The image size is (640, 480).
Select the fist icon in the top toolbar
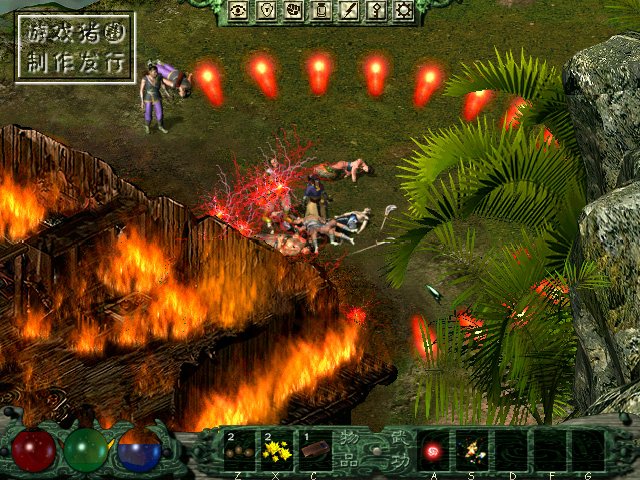(294, 11)
